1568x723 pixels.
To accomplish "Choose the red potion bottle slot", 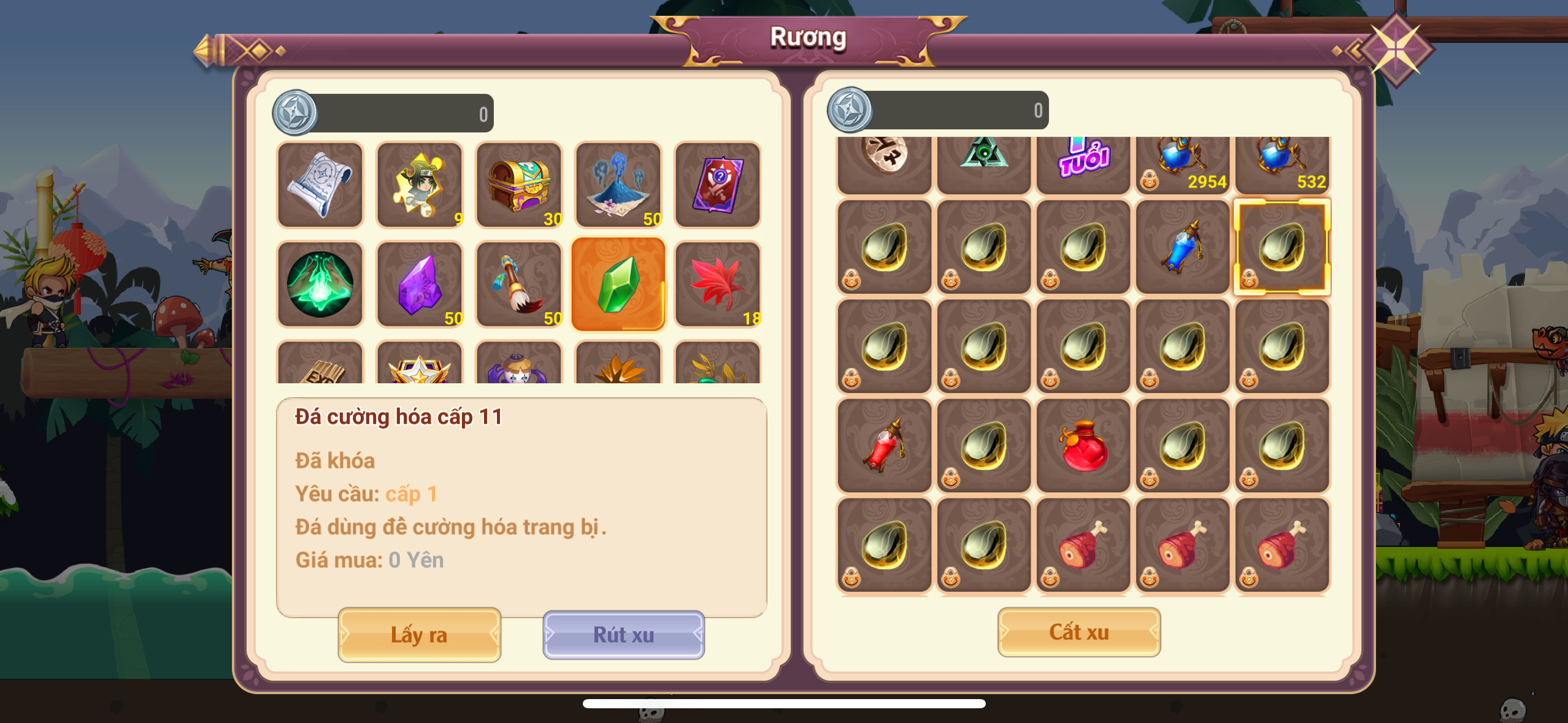I will tap(885, 446).
